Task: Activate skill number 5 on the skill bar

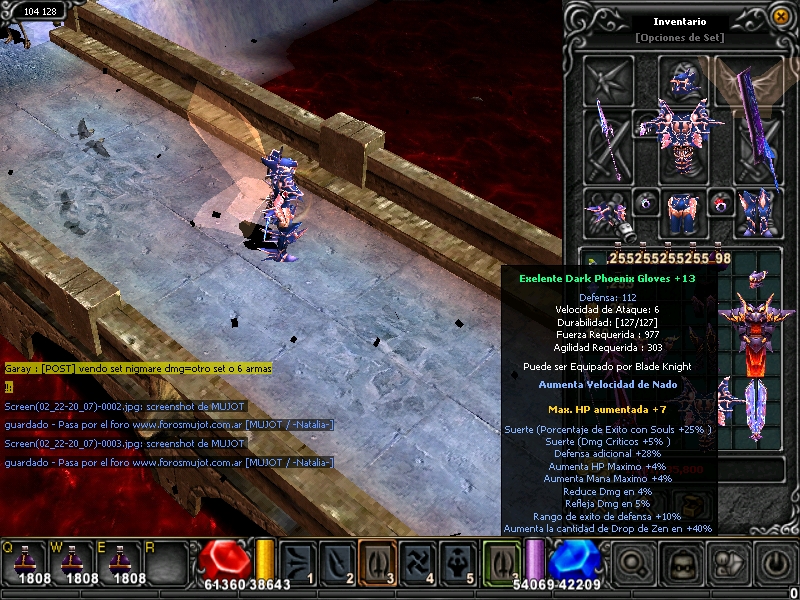Action: (457, 561)
